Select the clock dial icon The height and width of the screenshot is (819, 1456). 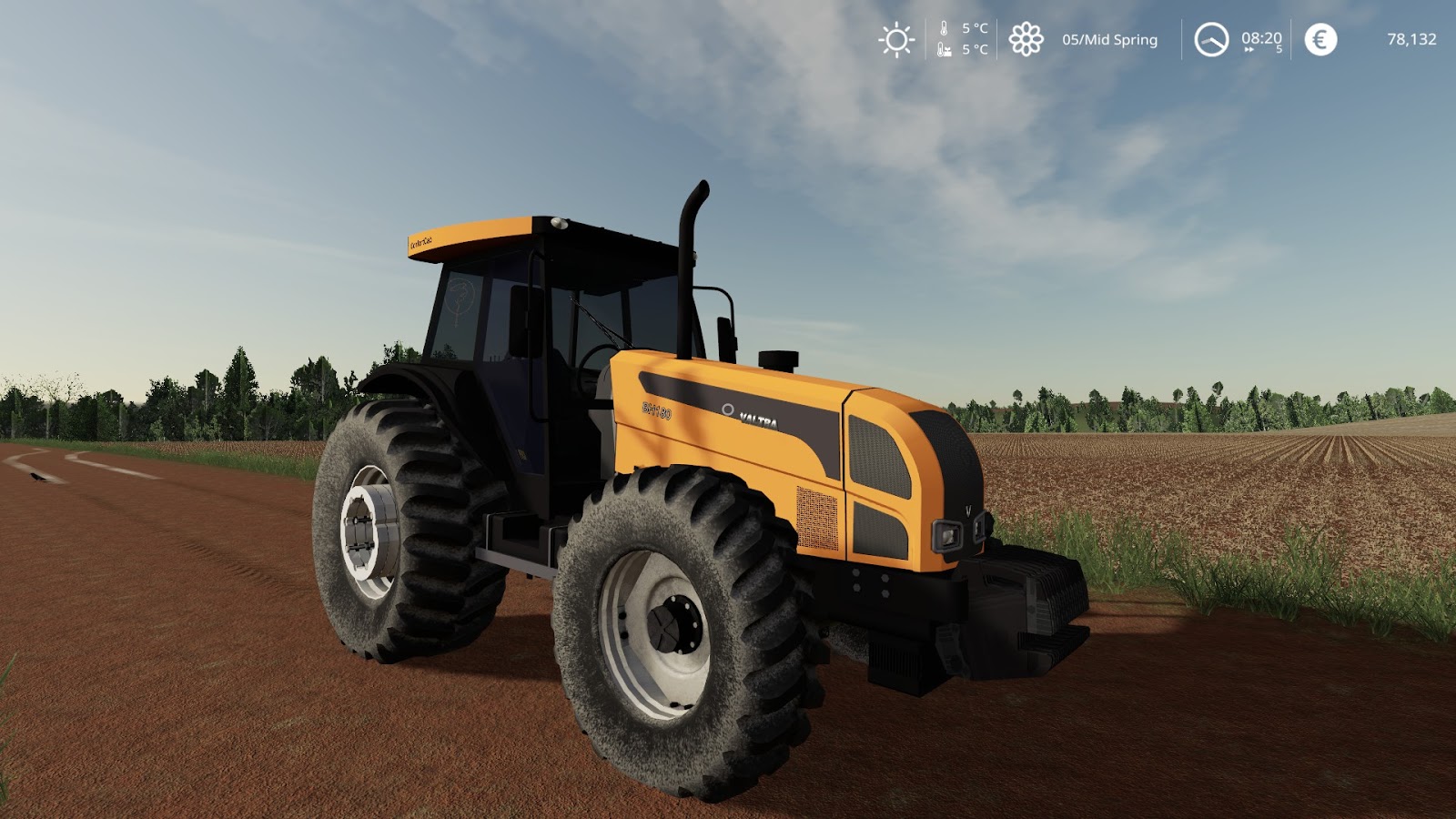[1212, 39]
